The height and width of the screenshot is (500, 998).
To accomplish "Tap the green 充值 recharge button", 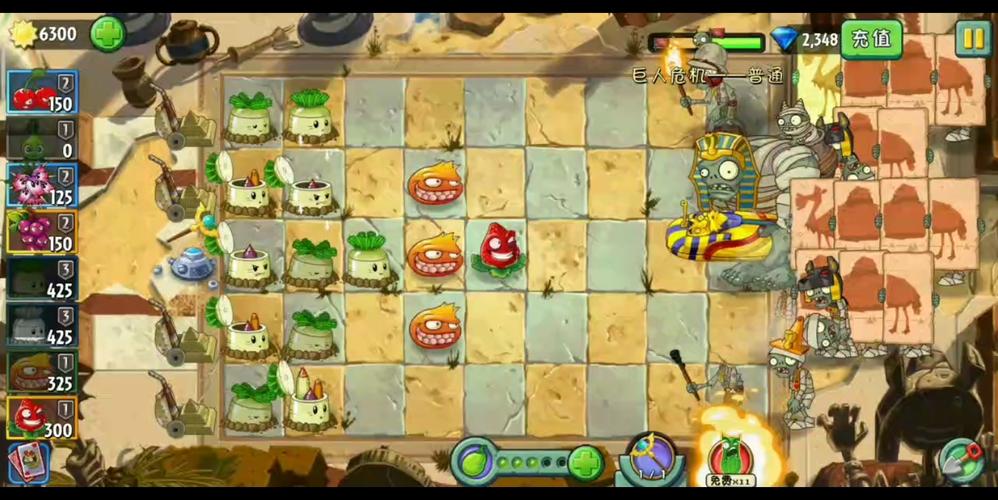I will [x=871, y=39].
